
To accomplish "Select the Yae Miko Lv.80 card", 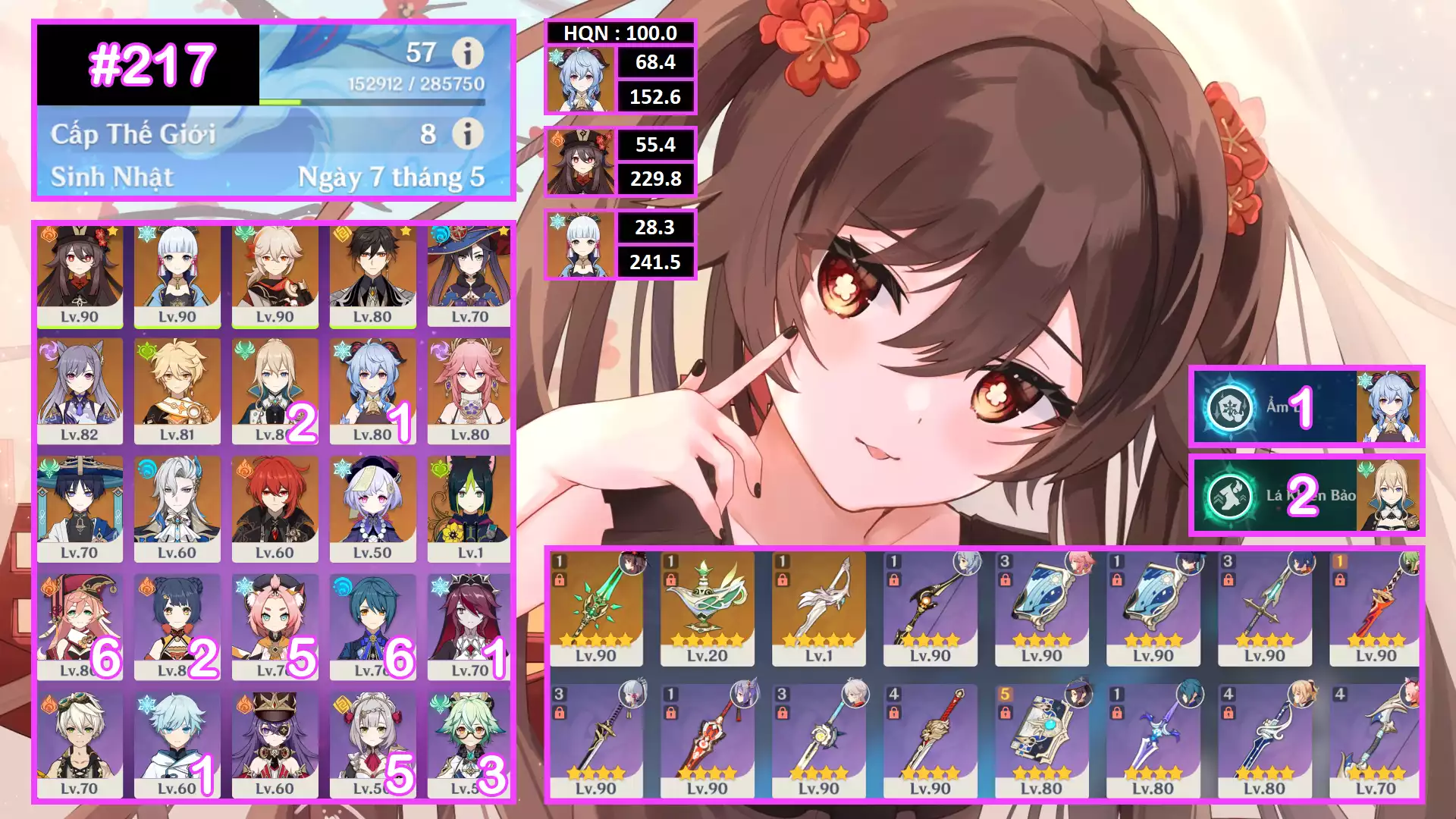I will pos(469,391).
